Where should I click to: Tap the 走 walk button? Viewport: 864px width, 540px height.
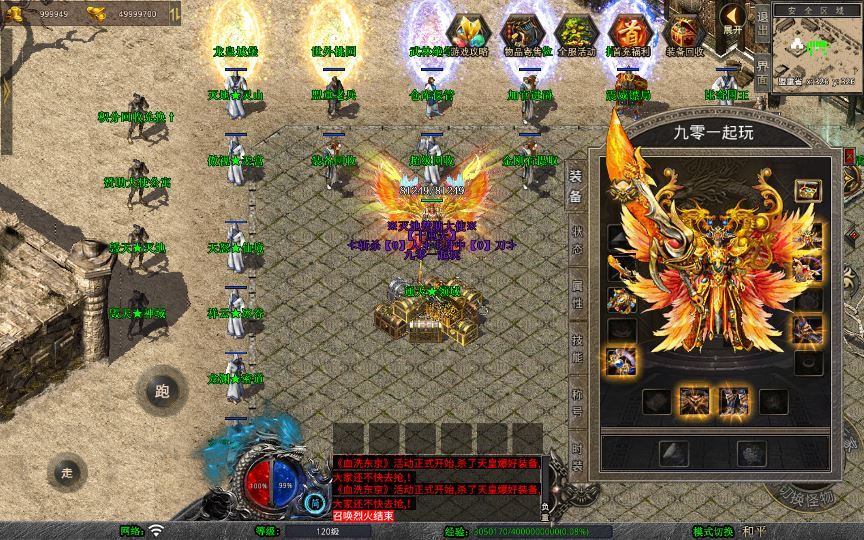click(x=67, y=471)
